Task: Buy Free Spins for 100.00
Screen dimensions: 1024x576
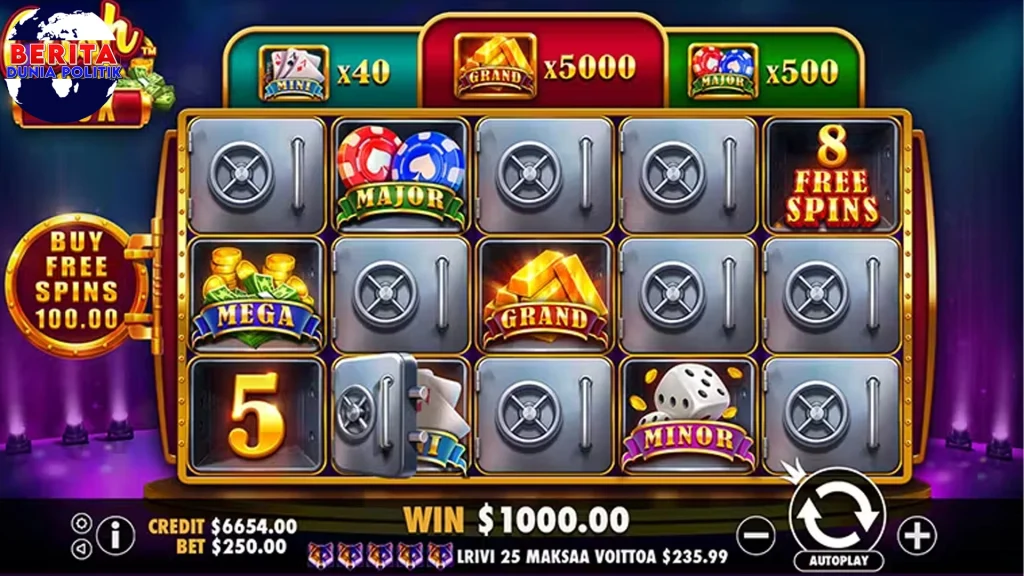Action: (x=76, y=279)
